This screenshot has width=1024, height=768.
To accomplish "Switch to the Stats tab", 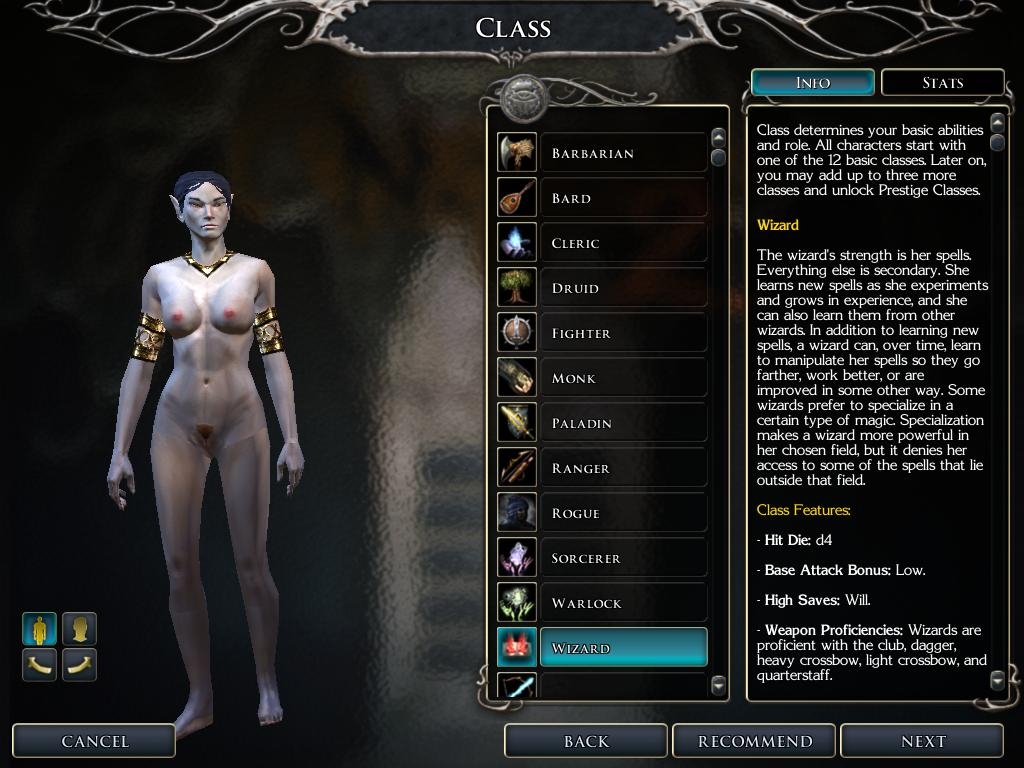I will [x=942, y=83].
